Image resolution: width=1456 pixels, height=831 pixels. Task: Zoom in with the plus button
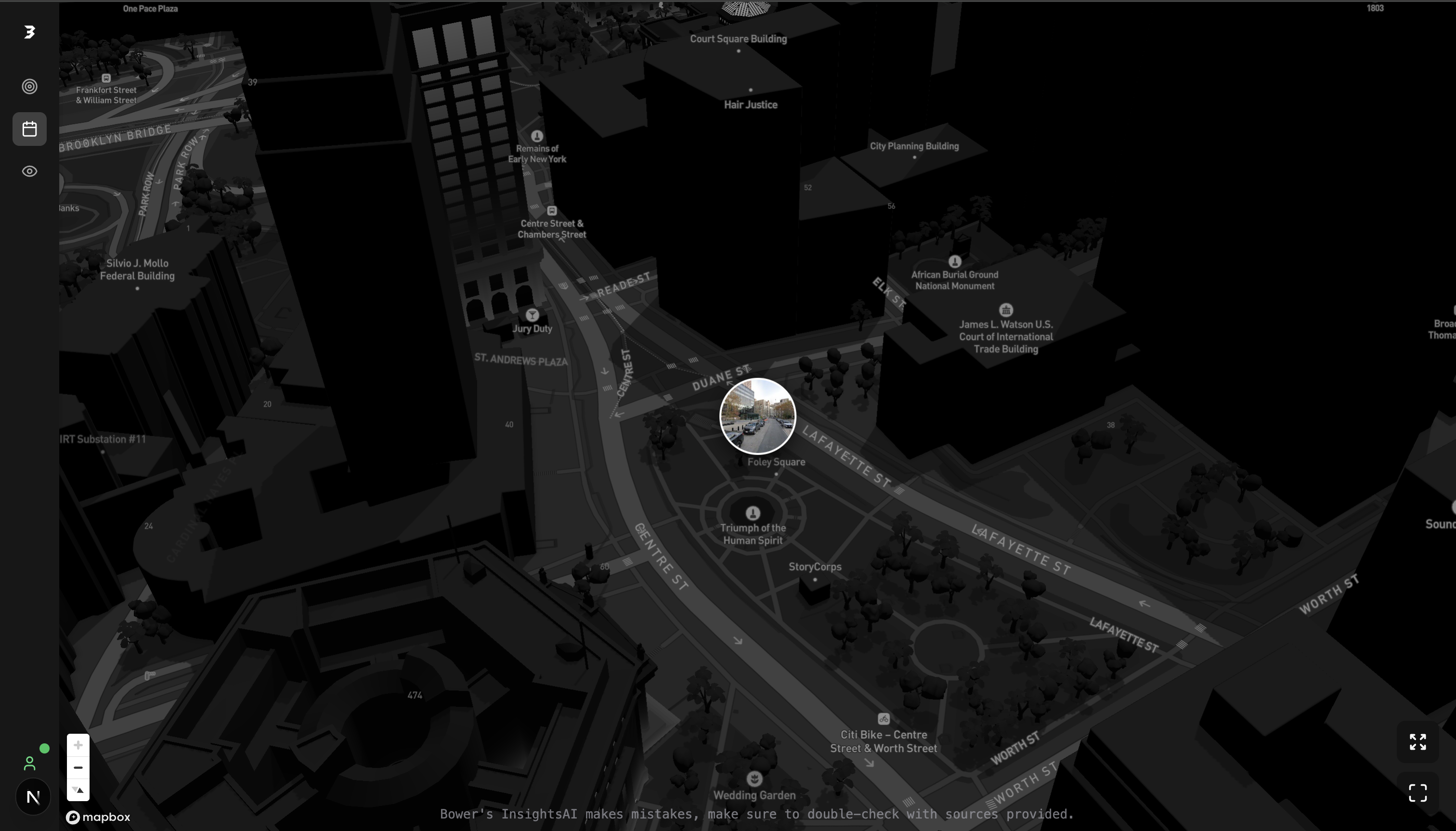point(78,744)
